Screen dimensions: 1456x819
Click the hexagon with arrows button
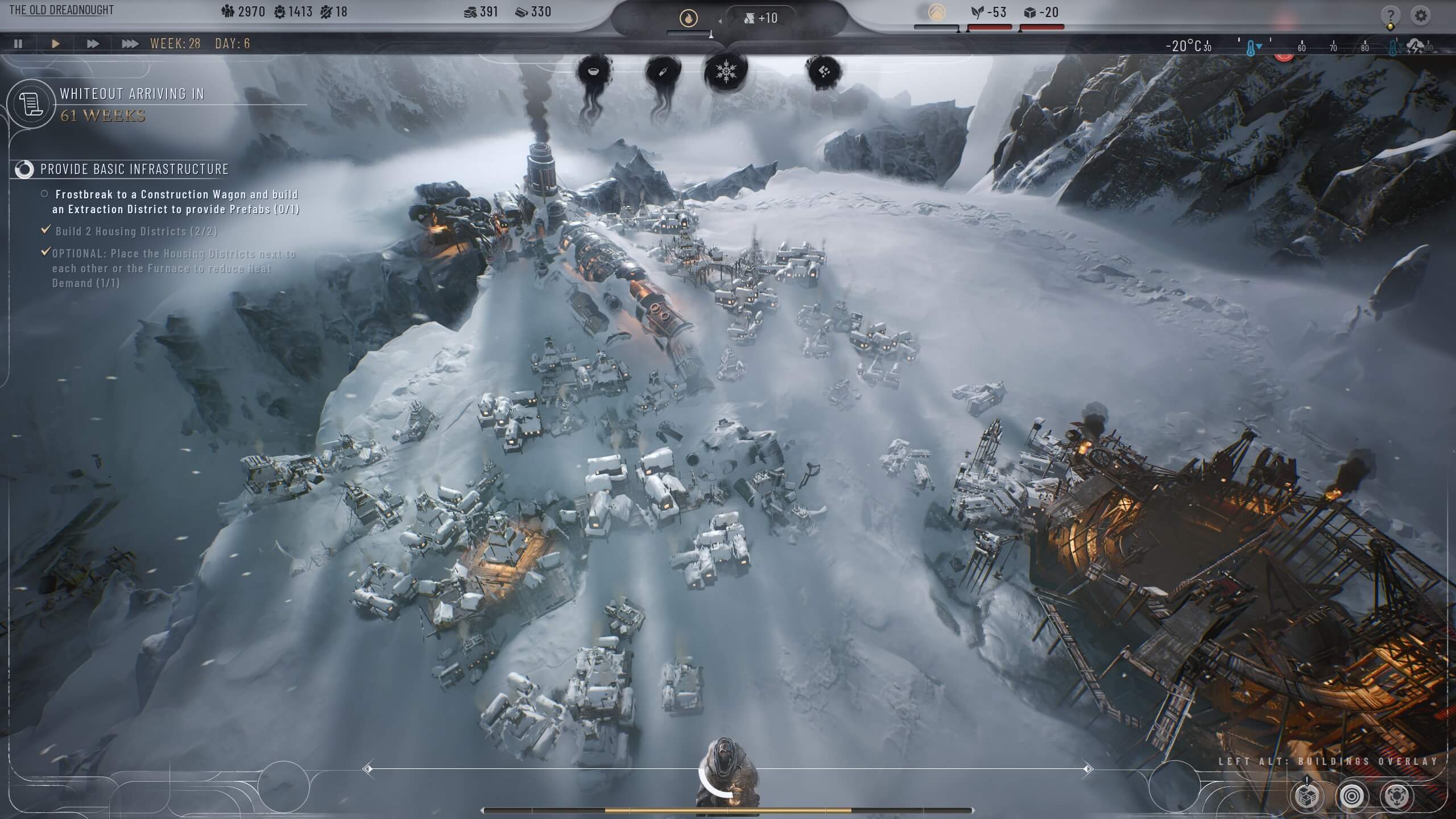[x=1396, y=796]
